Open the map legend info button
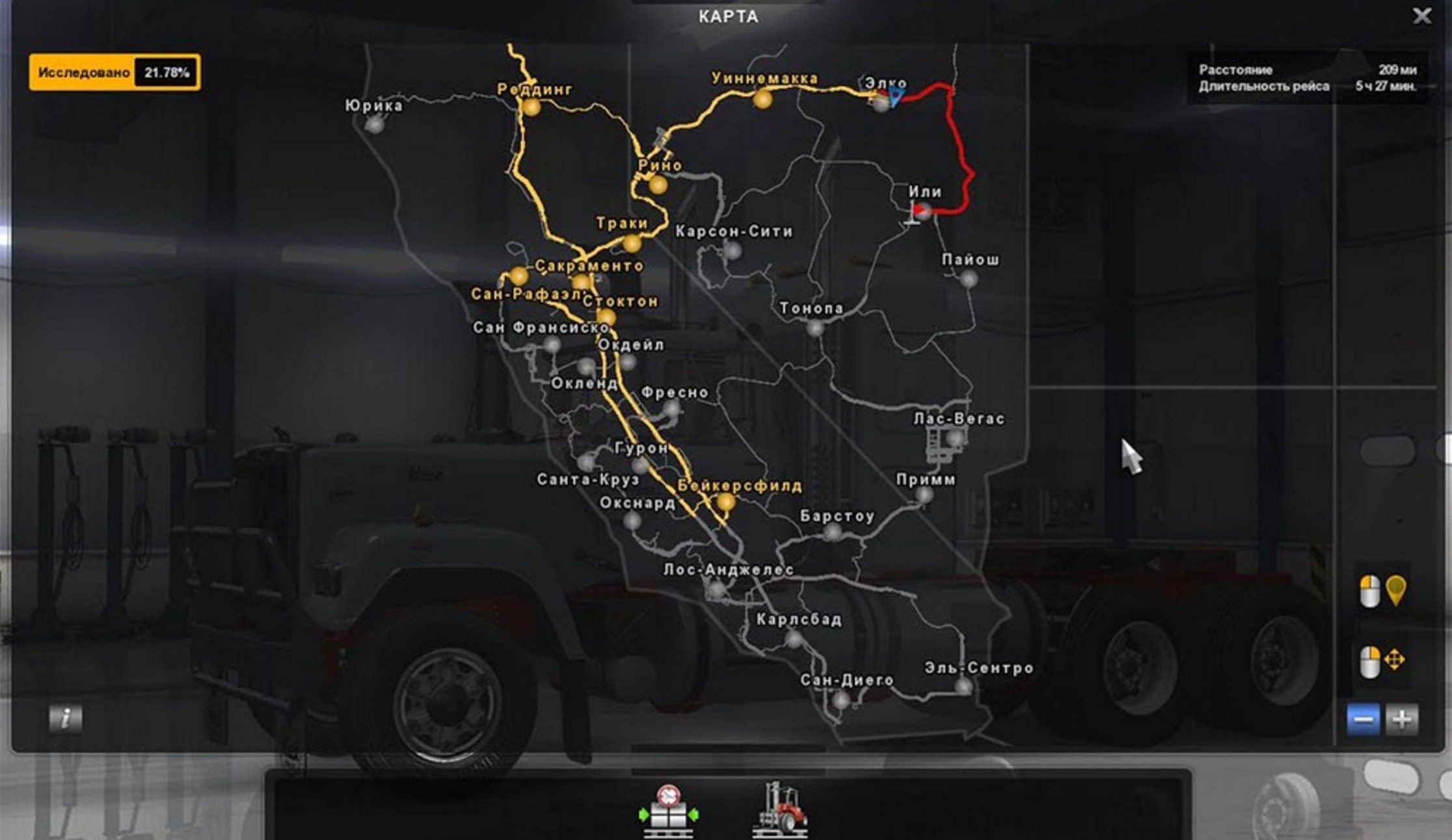This screenshot has height=840, width=1452. point(66,718)
